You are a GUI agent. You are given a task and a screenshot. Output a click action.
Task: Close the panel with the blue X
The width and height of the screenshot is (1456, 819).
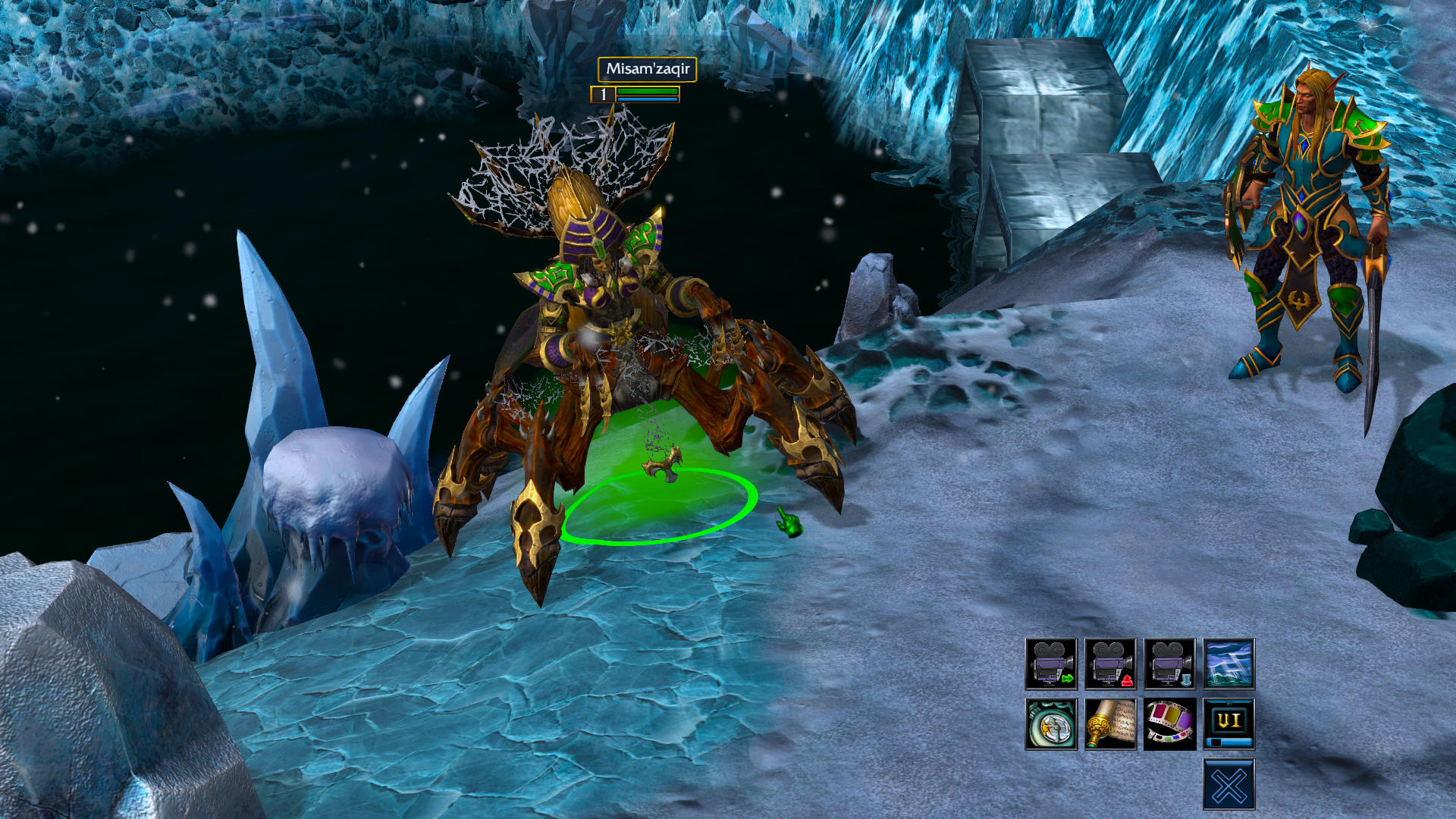pyautogui.click(x=1228, y=784)
